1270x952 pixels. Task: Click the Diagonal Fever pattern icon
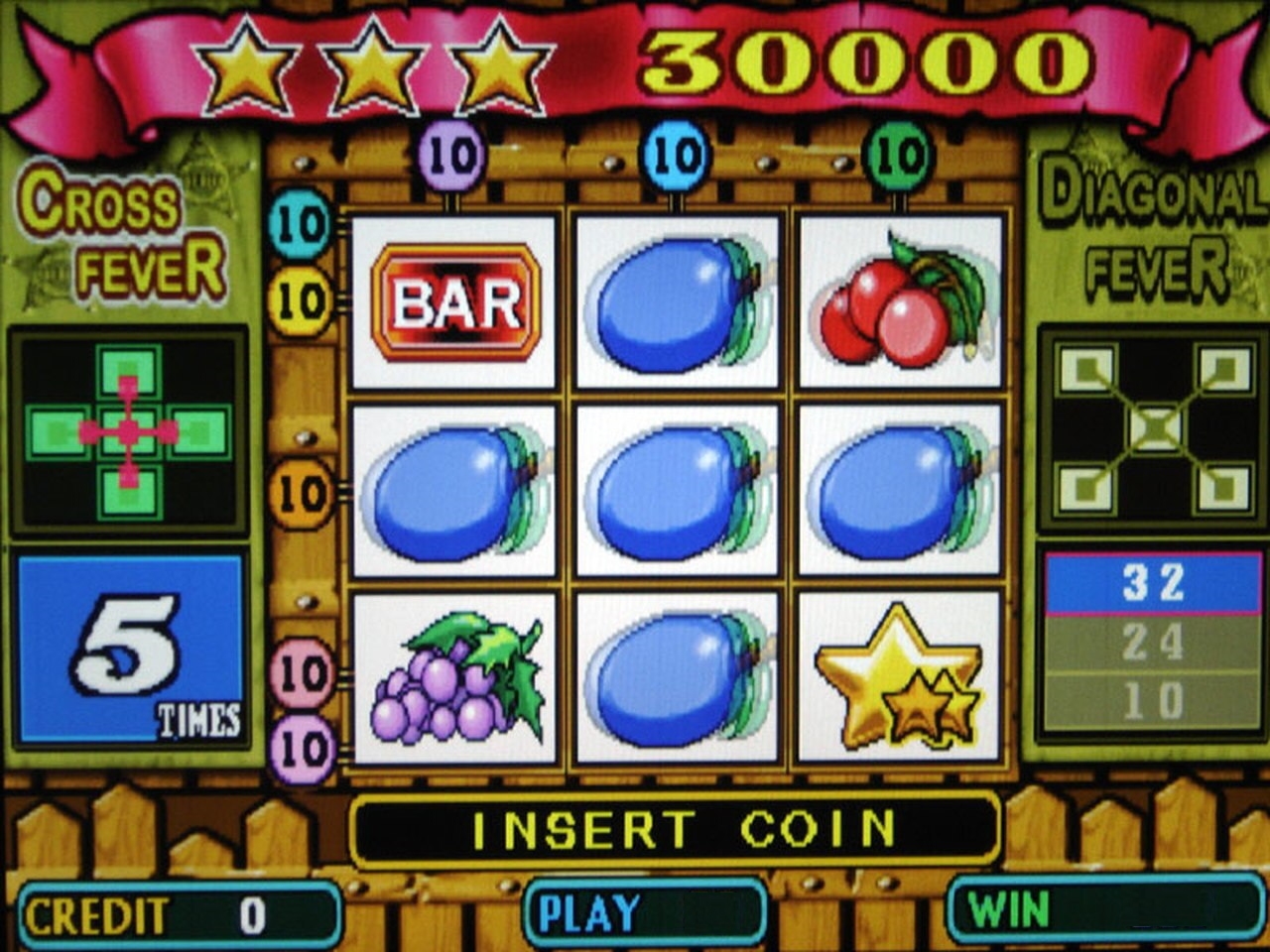(x=1155, y=428)
